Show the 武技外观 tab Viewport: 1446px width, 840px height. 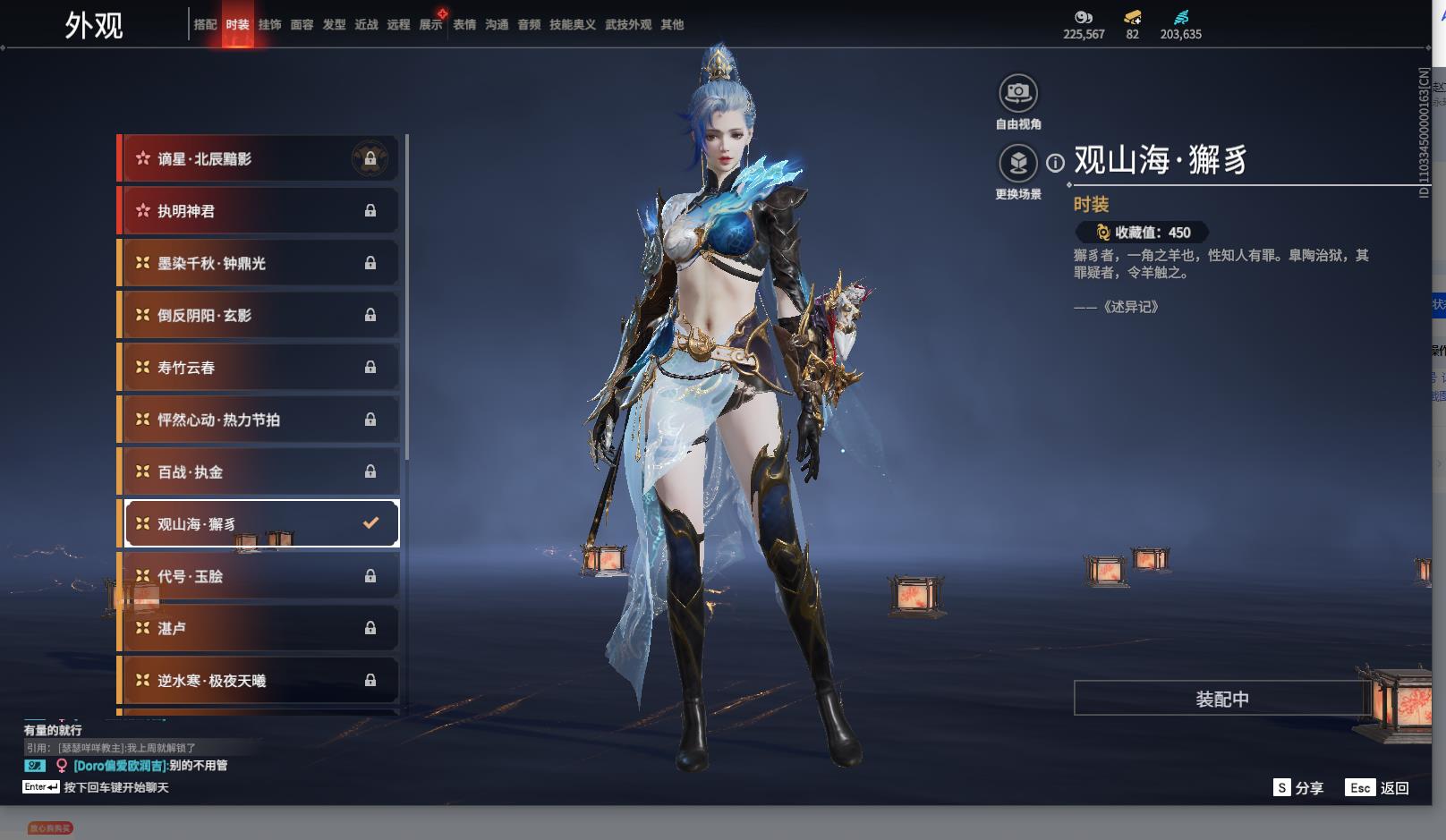point(627,25)
